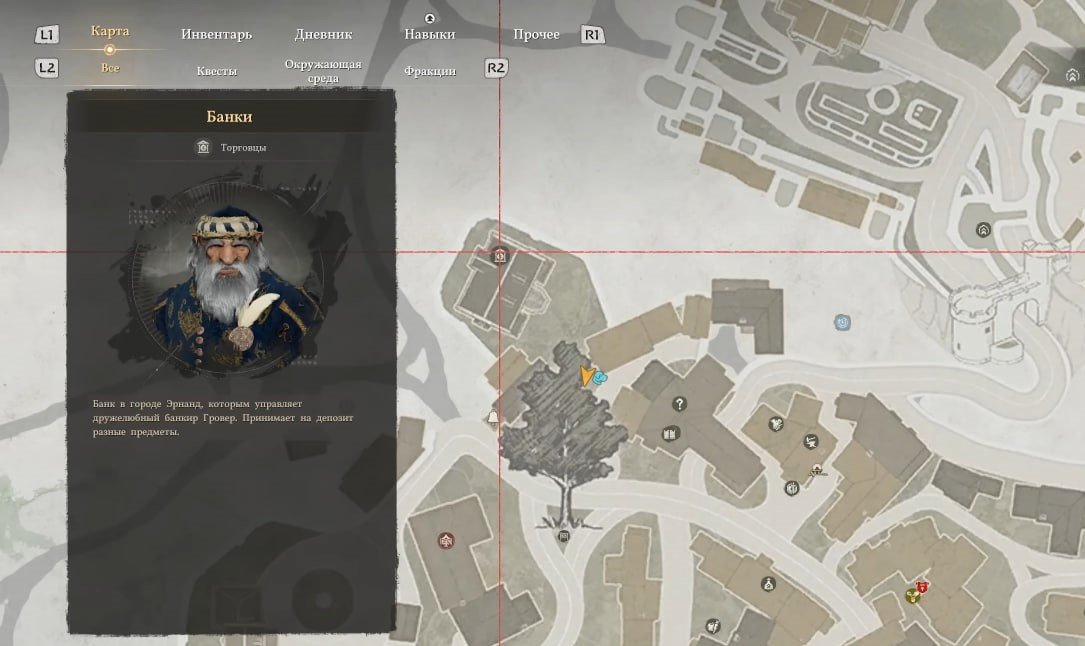The height and width of the screenshot is (646, 1085).
Task: Switch to the Дневник tab
Action: pyautogui.click(x=323, y=35)
